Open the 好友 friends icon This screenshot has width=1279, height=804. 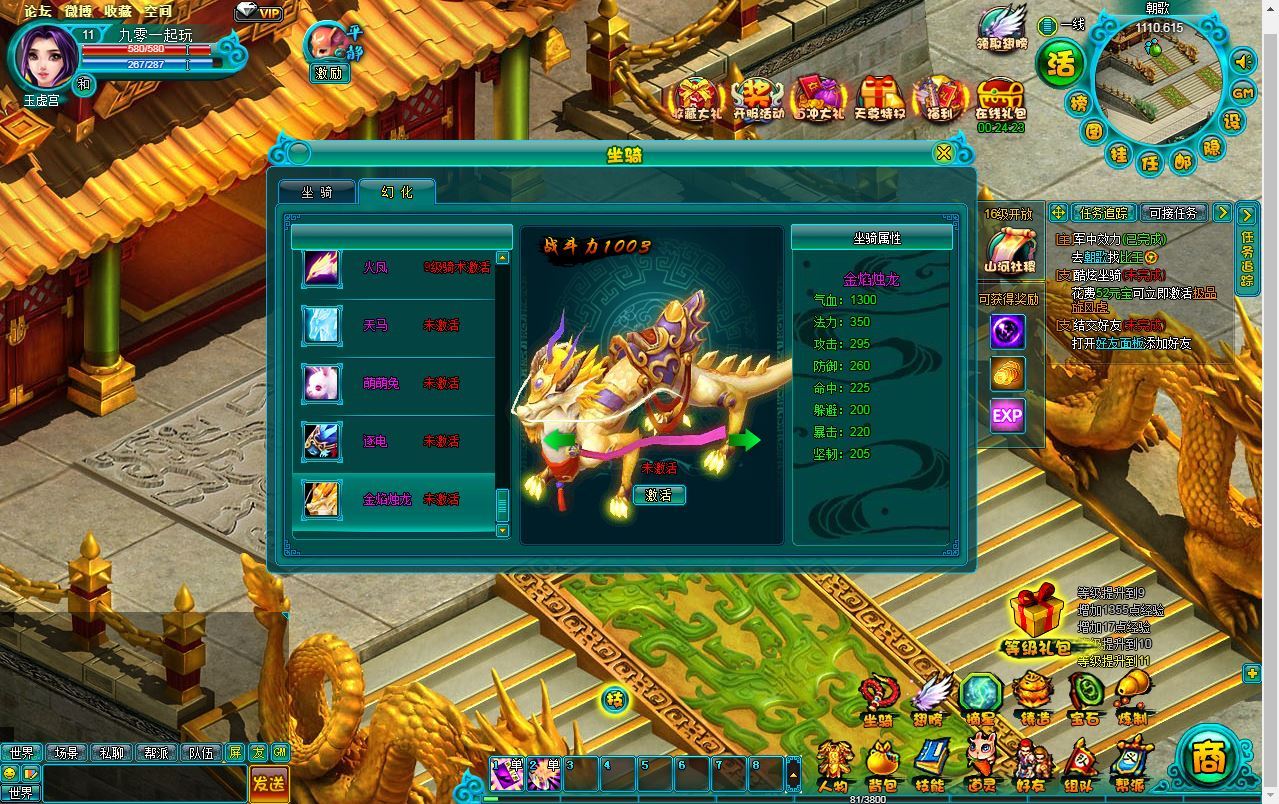pyautogui.click(x=1030, y=768)
